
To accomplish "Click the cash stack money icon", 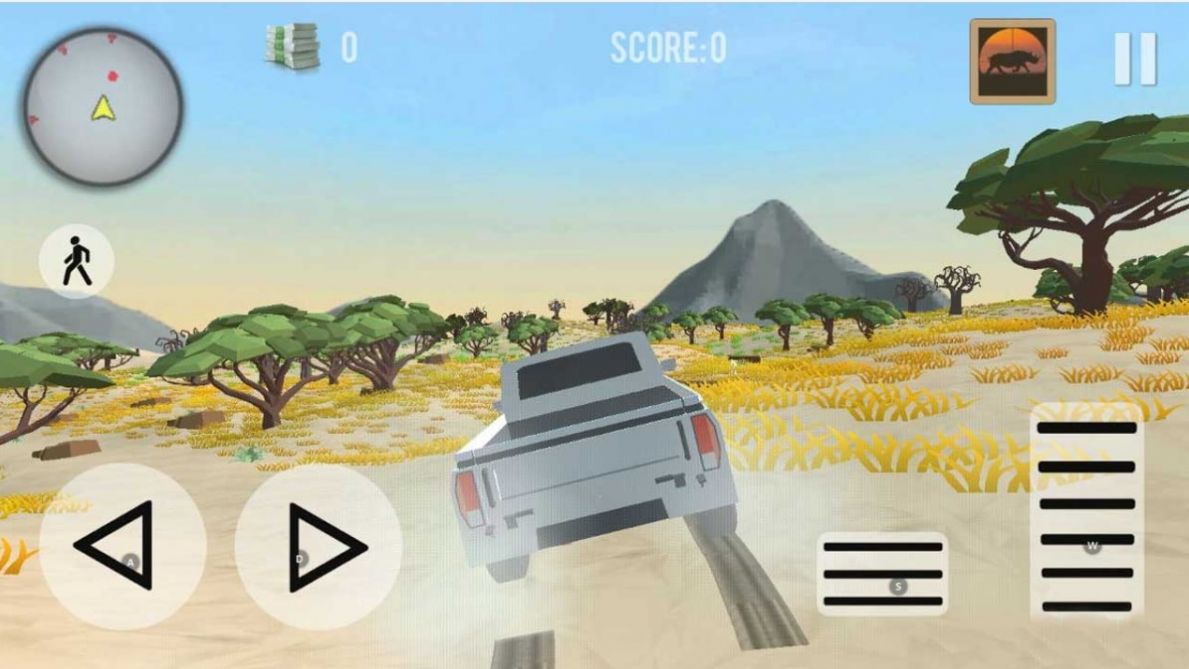I will [x=292, y=47].
